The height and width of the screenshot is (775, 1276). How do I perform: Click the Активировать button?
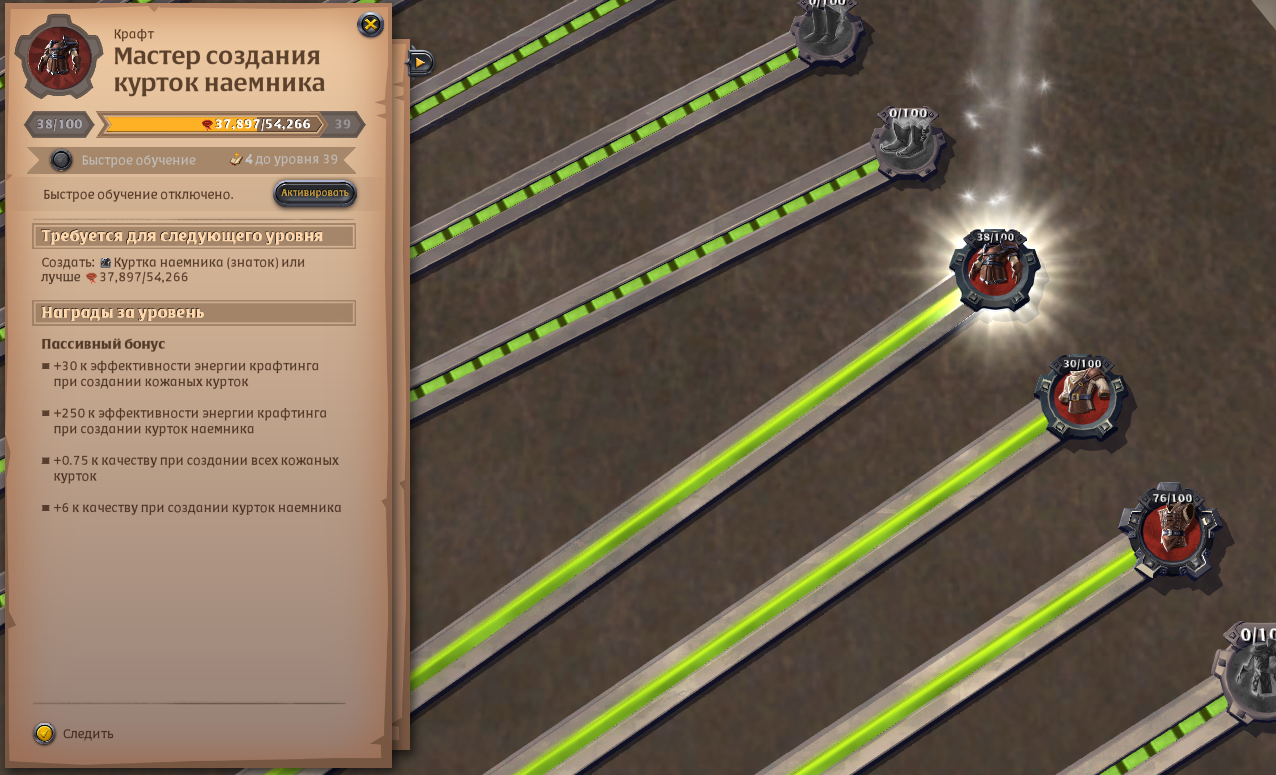point(315,193)
